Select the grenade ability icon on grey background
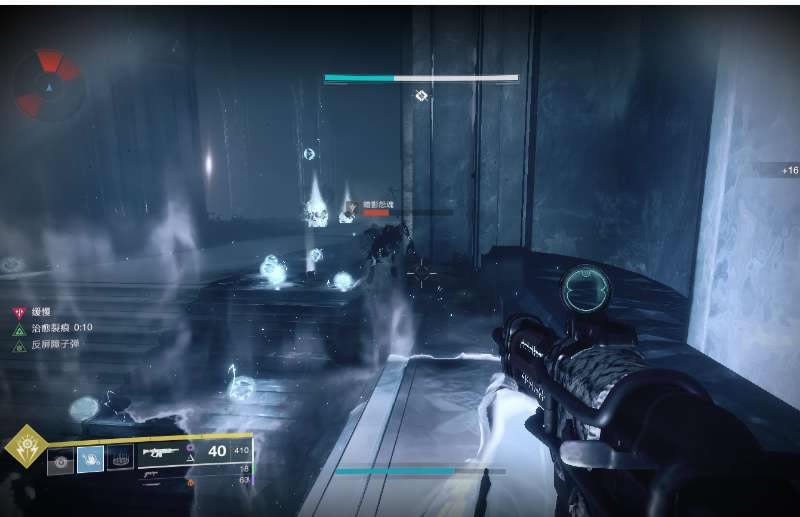Screen dimensions: 800x517 pos(61,460)
